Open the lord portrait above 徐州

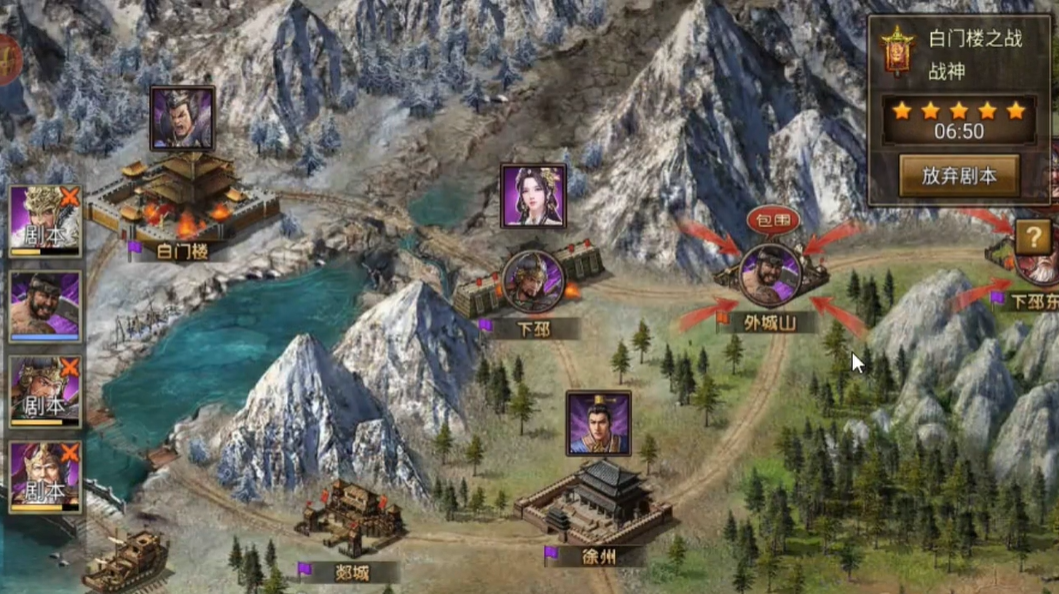click(x=598, y=423)
